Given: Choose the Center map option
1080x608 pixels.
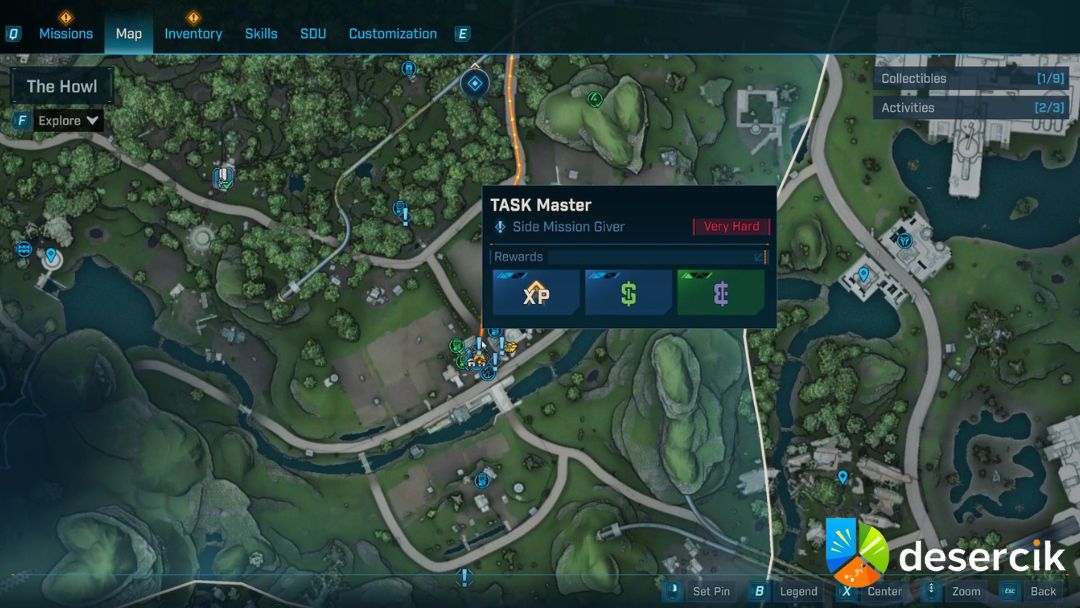Looking at the screenshot, I should [x=884, y=591].
